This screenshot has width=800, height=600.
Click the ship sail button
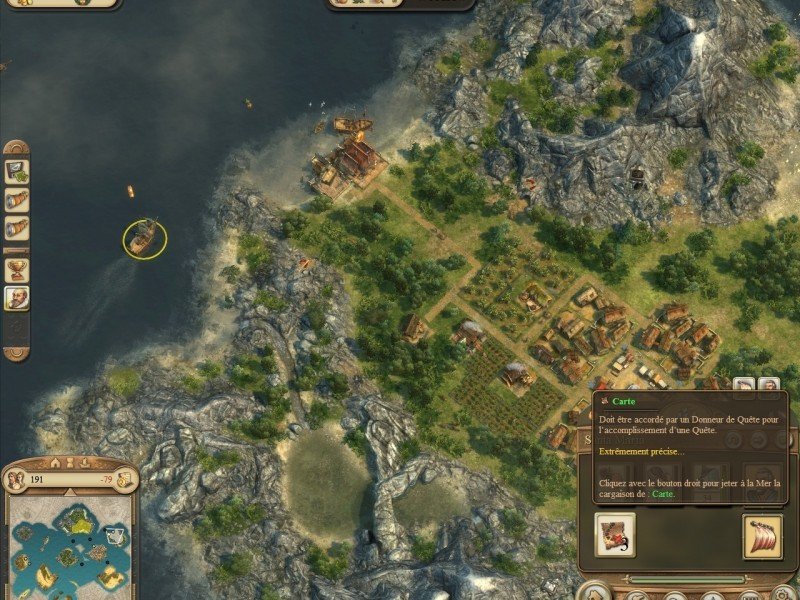click(x=763, y=535)
